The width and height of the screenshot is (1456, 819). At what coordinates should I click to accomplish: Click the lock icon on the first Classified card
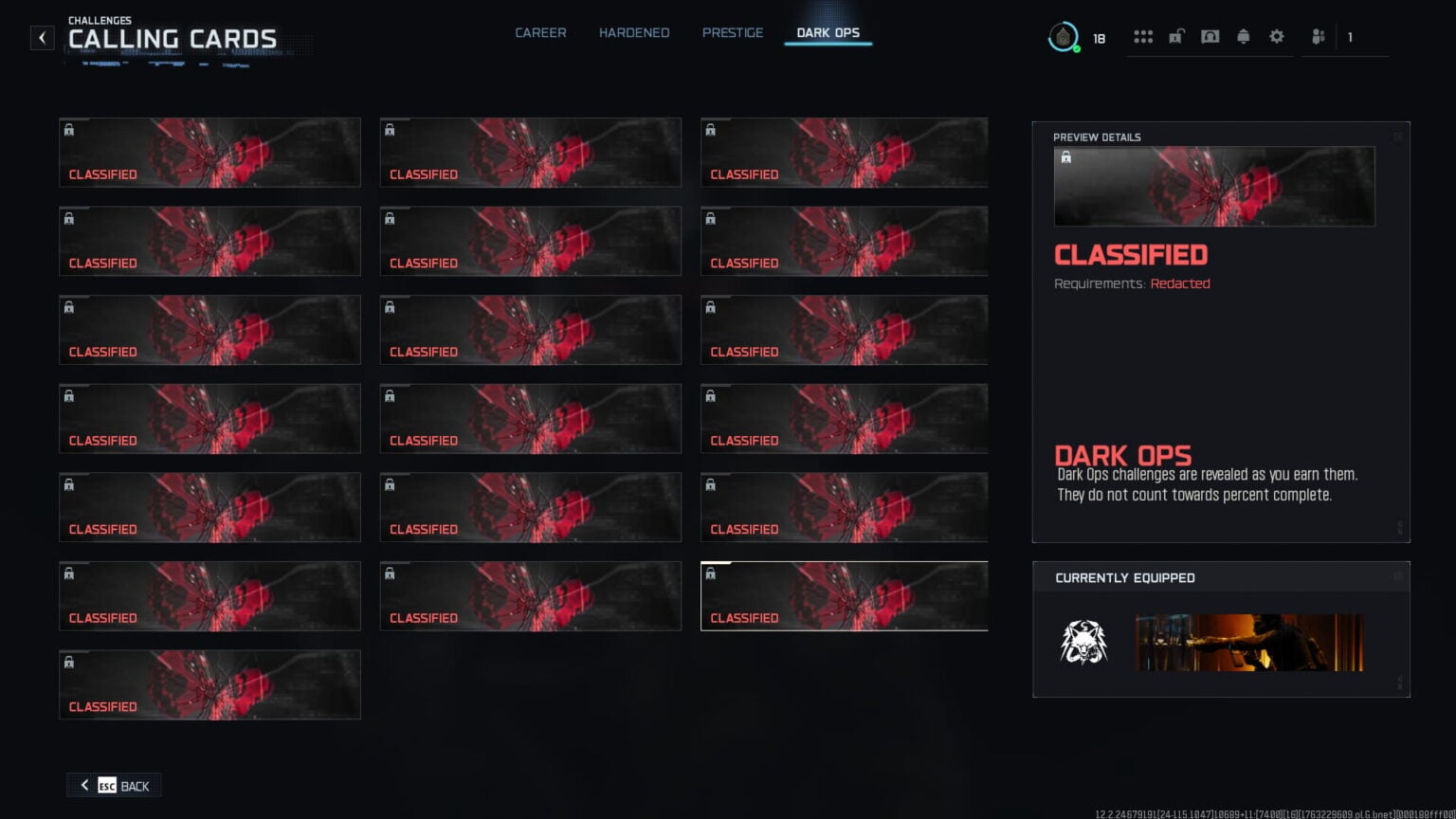click(x=69, y=128)
